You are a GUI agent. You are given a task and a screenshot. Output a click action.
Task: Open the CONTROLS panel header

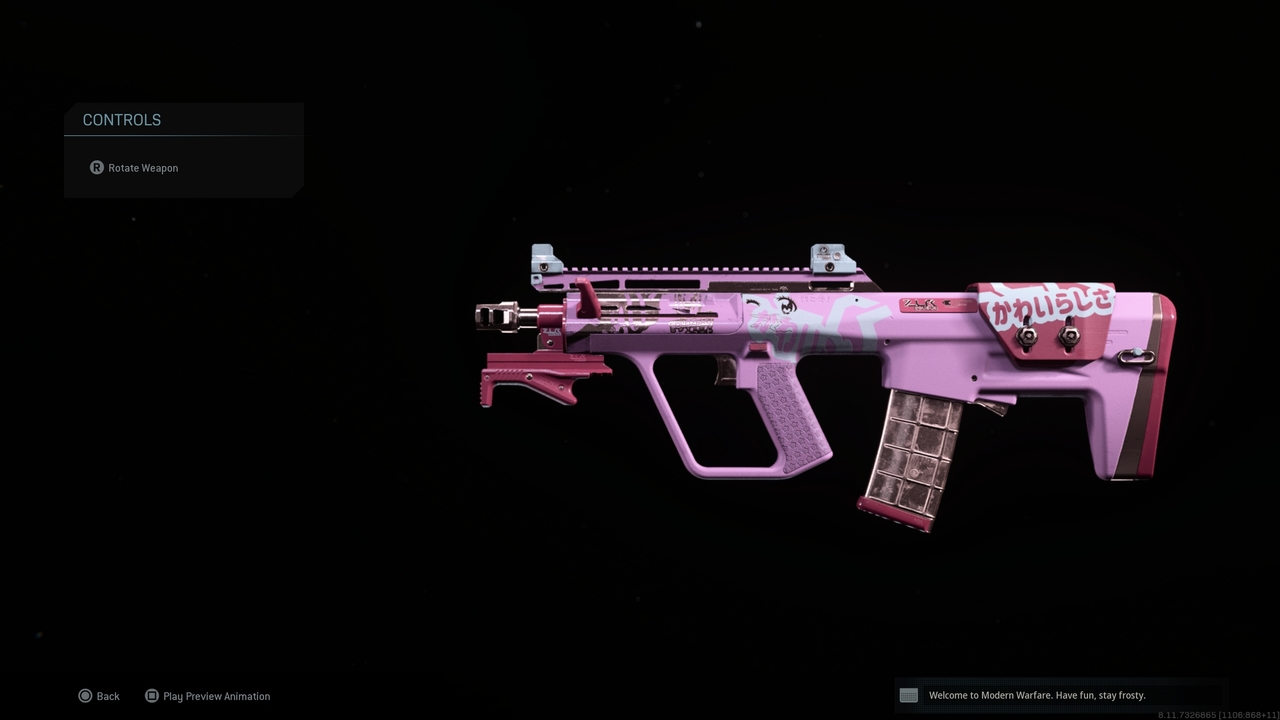[x=183, y=119]
